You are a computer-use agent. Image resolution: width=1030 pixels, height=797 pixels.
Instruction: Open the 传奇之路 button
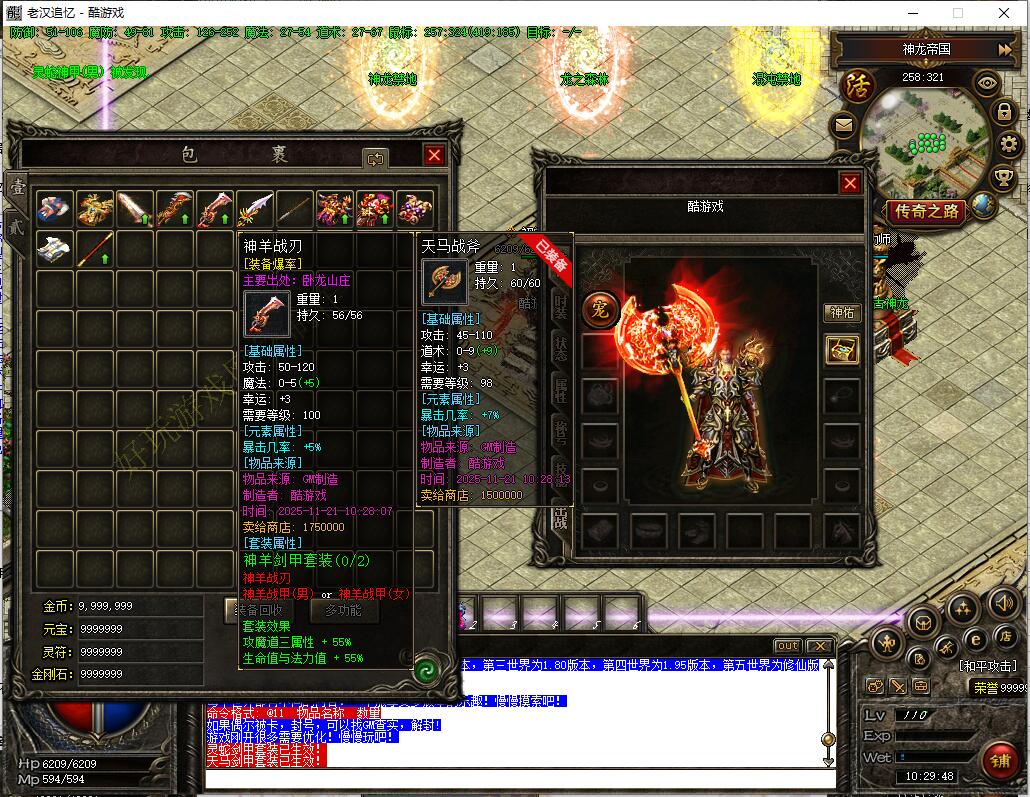[926, 211]
